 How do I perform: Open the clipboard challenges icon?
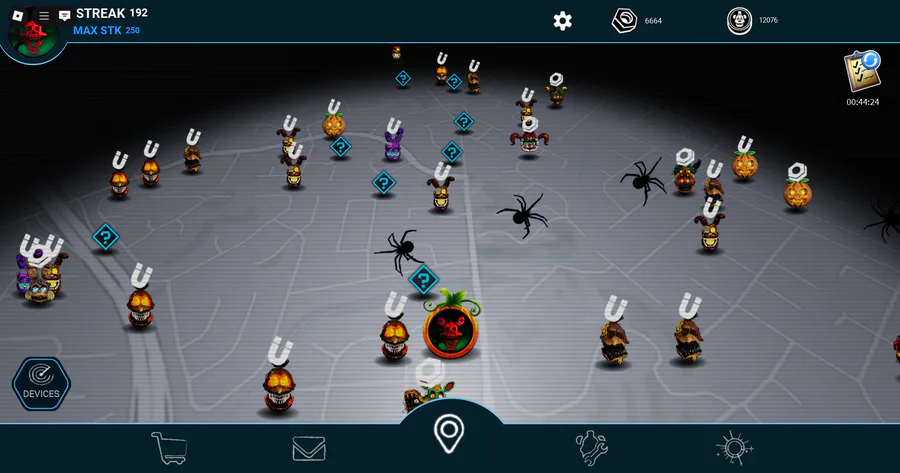[861, 72]
